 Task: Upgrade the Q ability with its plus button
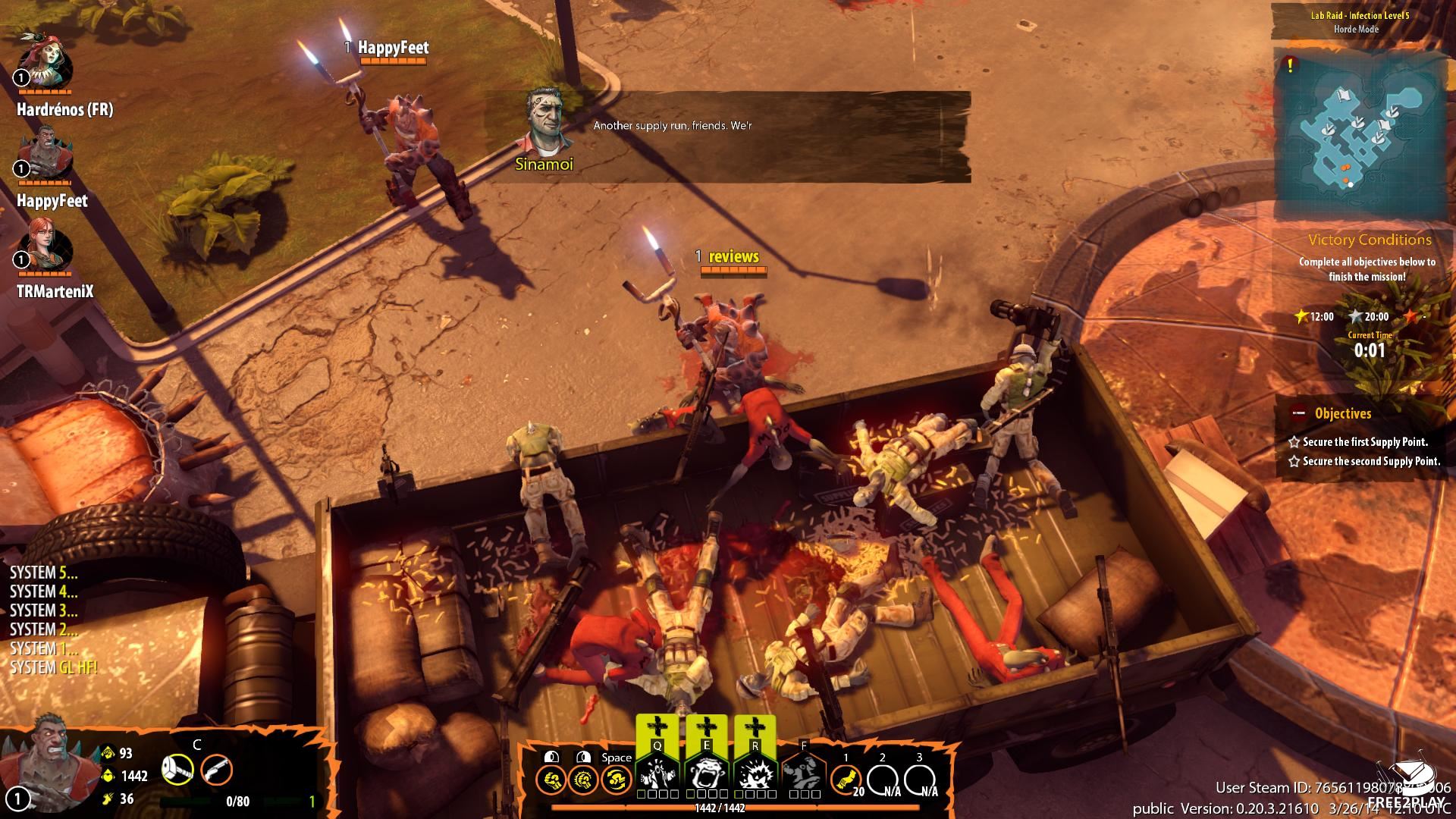coord(657,728)
